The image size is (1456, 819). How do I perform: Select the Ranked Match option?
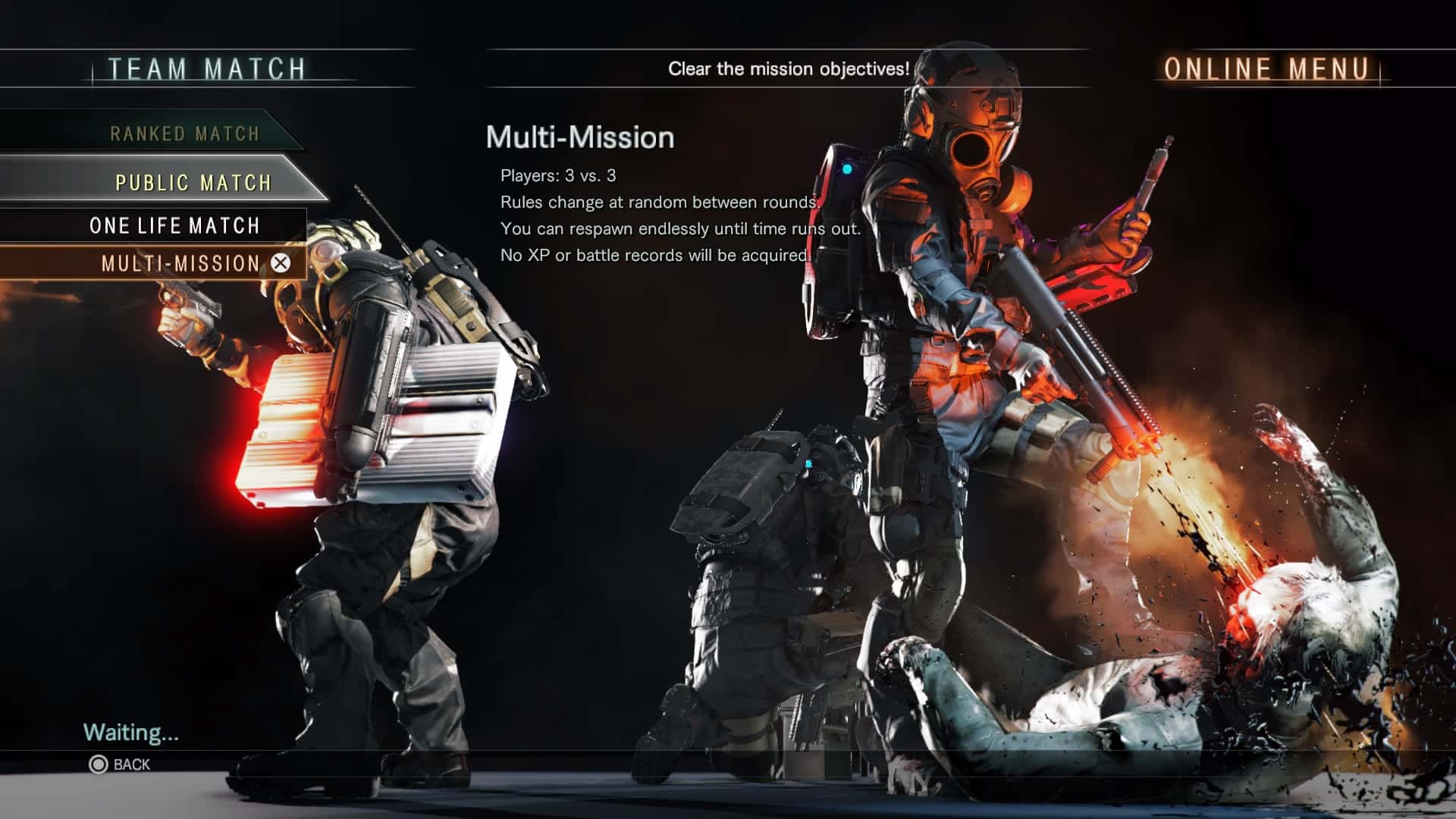[x=184, y=134]
